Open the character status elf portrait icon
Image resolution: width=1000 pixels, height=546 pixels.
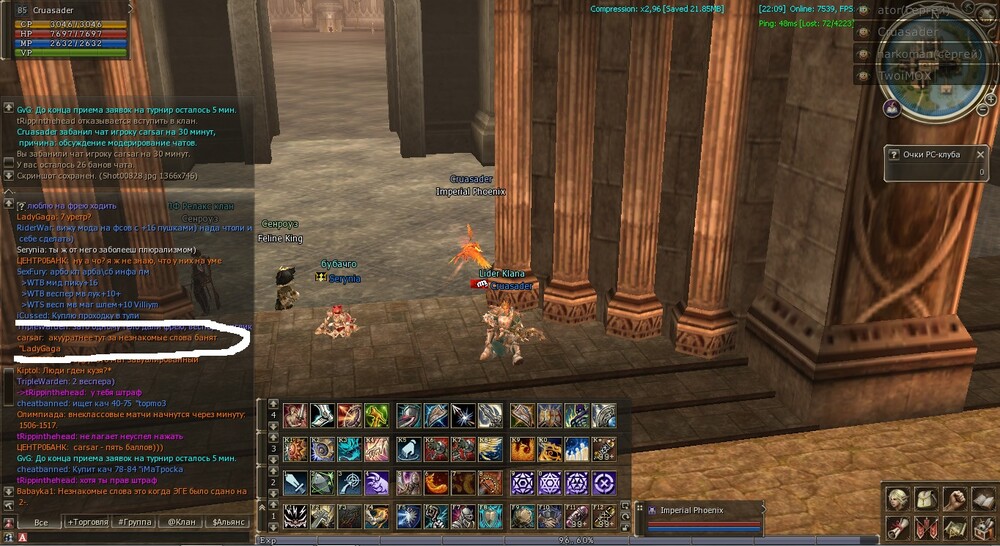coord(896,499)
